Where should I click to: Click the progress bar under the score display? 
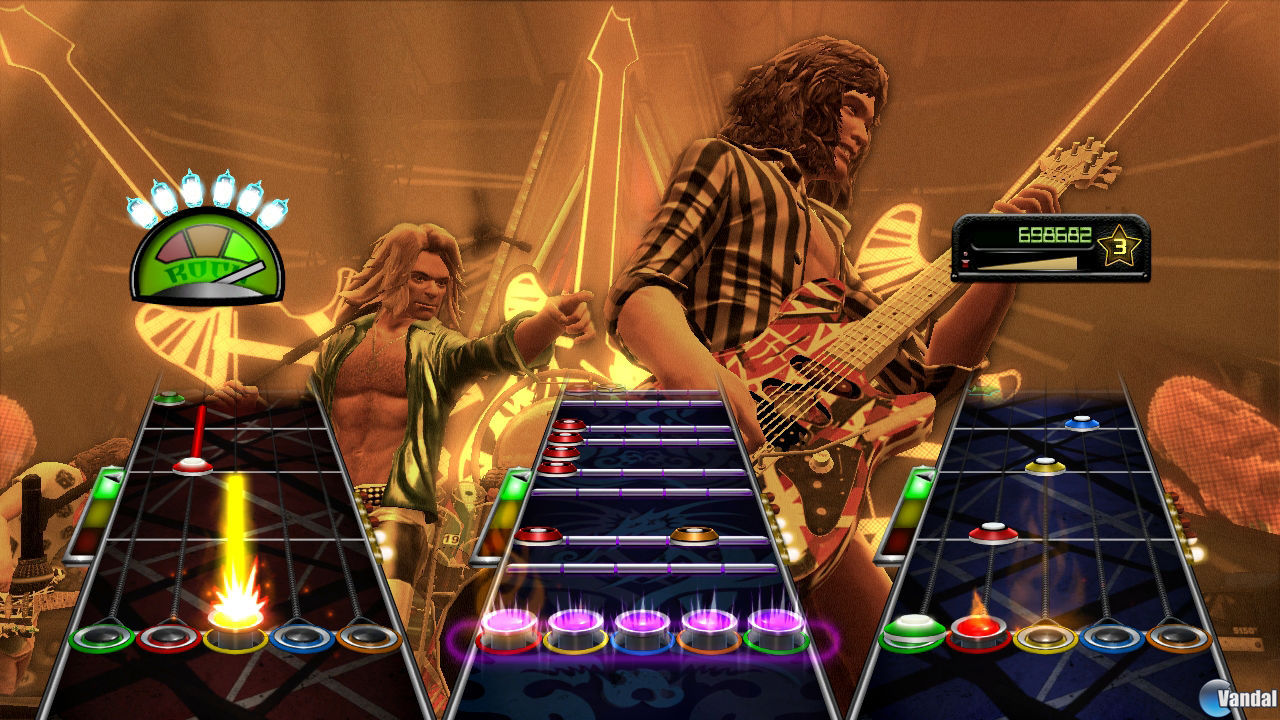pyautogui.click(x=1030, y=265)
